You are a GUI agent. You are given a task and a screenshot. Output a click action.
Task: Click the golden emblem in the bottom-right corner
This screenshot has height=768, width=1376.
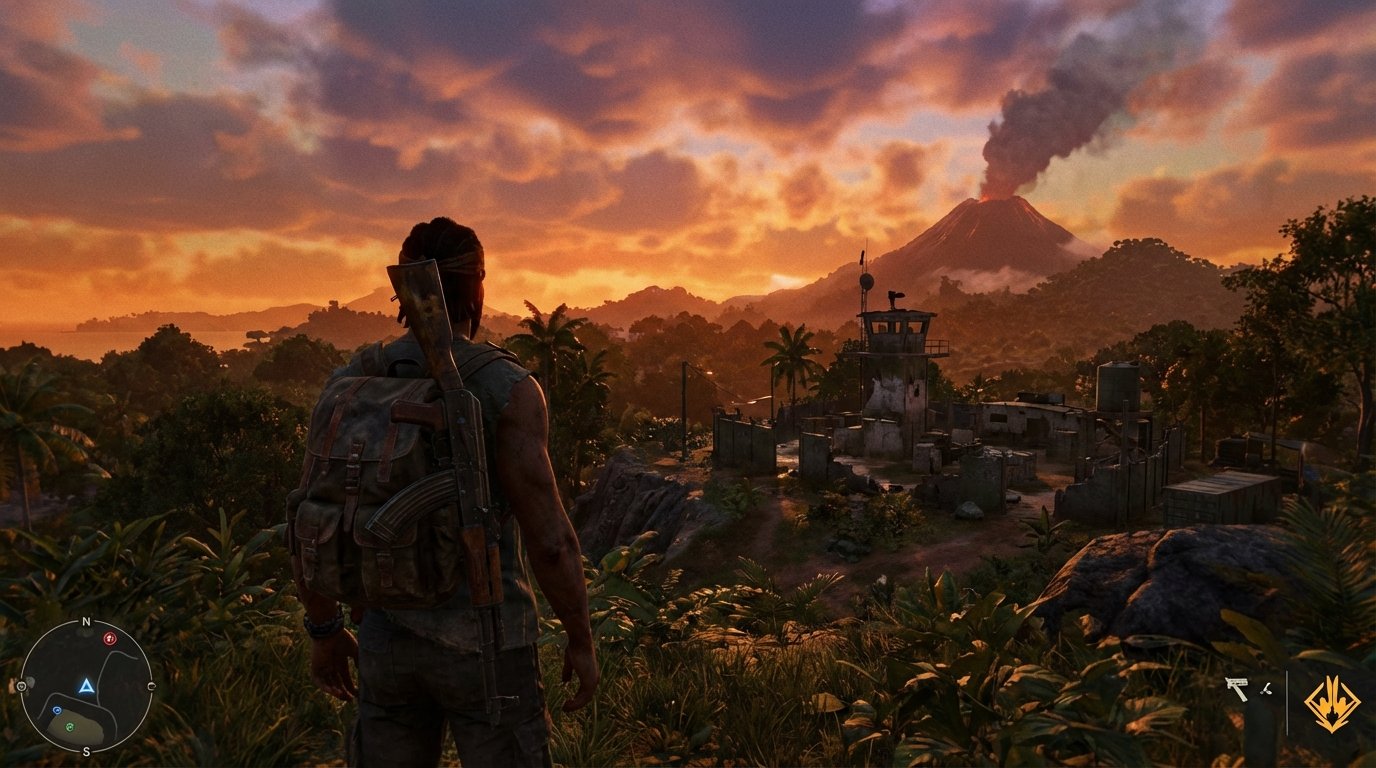point(1332,704)
